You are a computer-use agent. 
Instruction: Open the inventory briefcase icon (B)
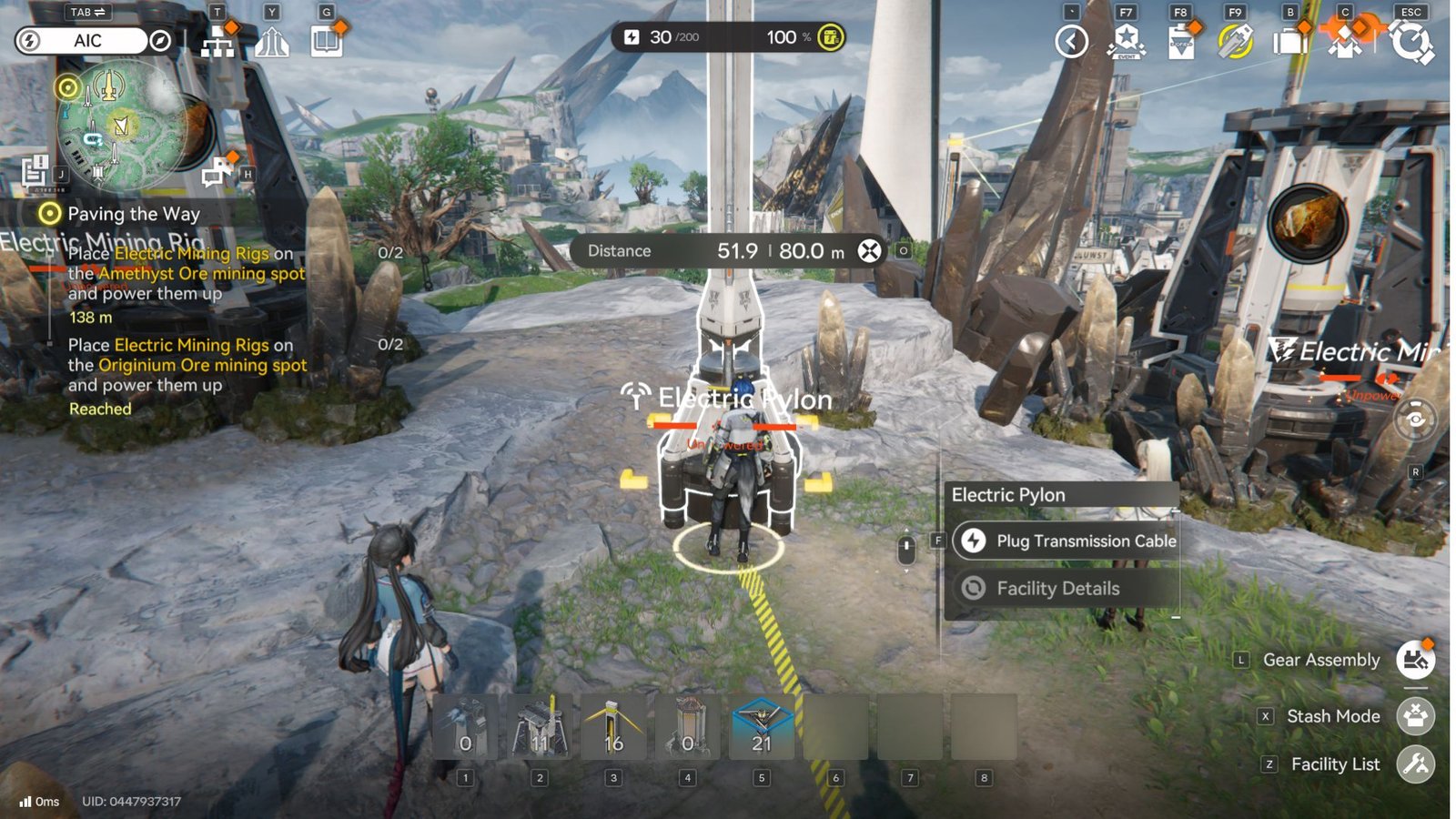(x=1289, y=42)
